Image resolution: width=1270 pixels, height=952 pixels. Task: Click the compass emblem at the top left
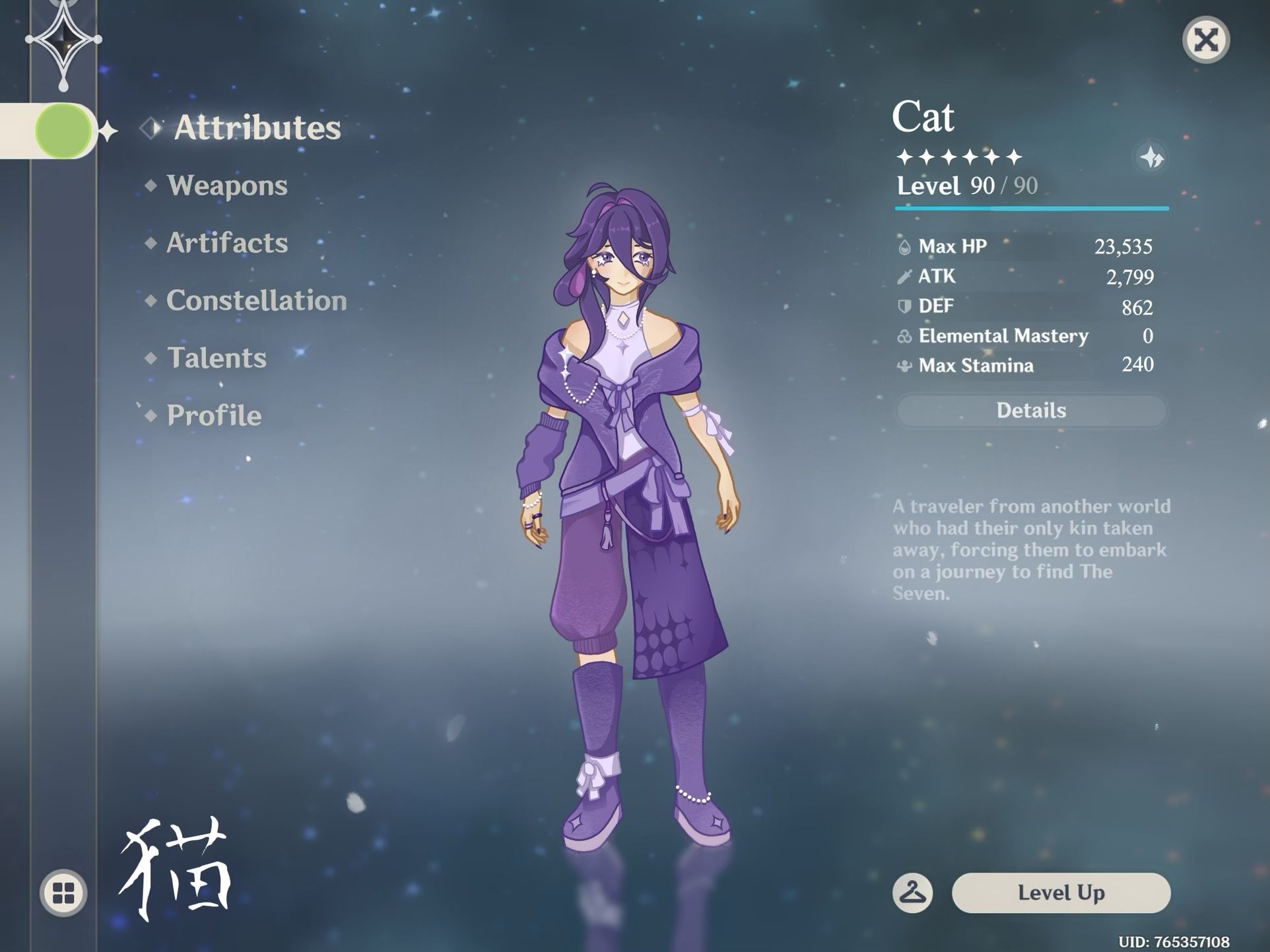(63, 40)
